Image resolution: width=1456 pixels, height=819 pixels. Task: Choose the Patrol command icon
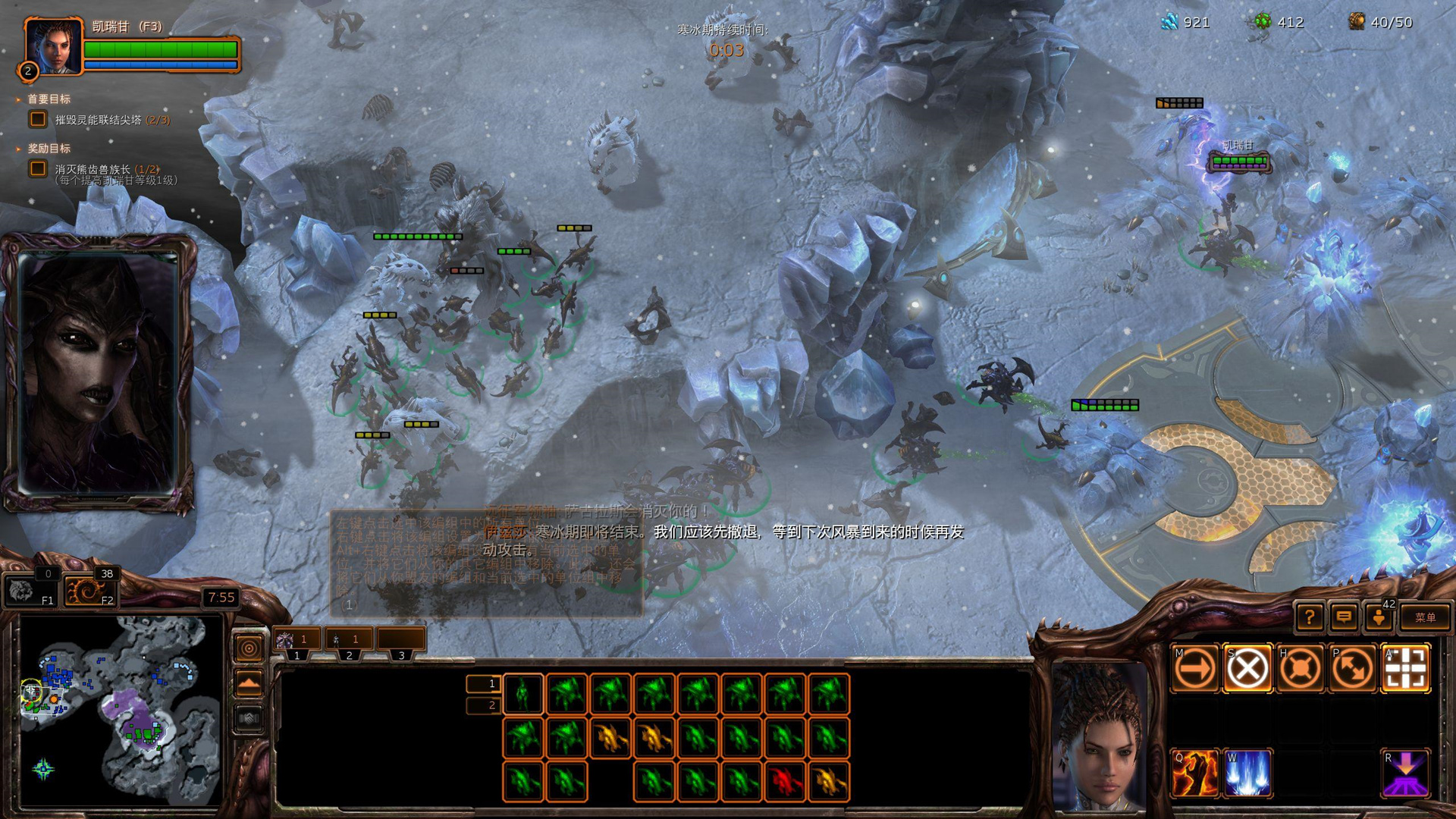coord(1353,669)
